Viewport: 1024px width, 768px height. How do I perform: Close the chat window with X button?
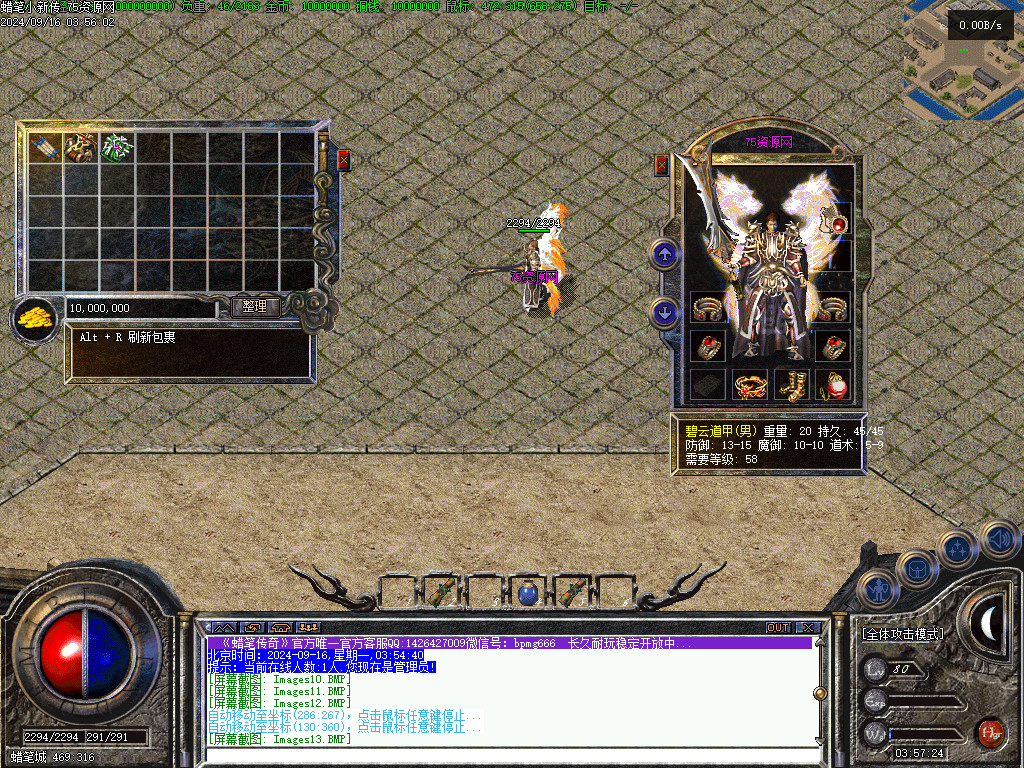coord(808,627)
